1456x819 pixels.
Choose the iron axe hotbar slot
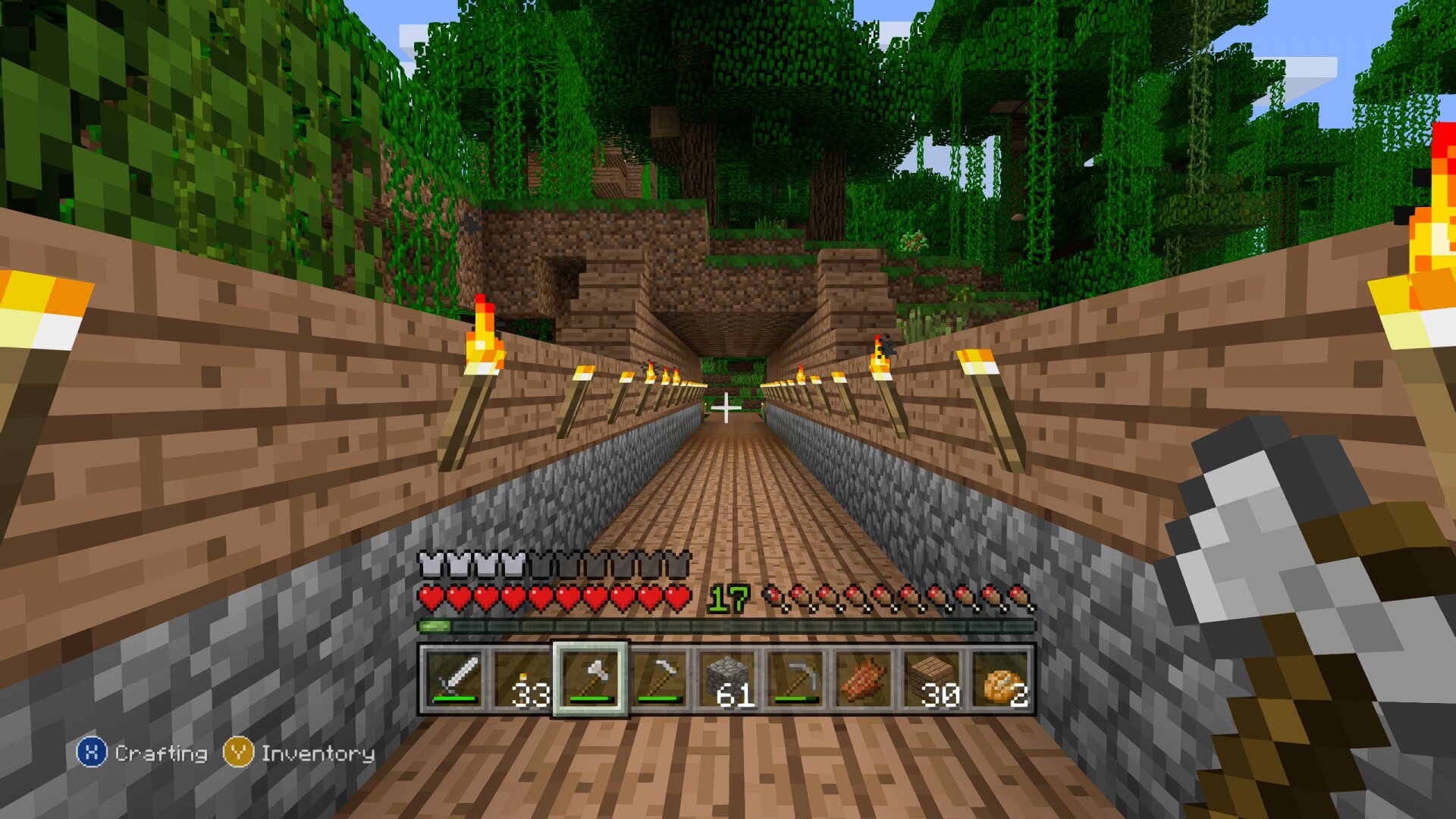[591, 679]
